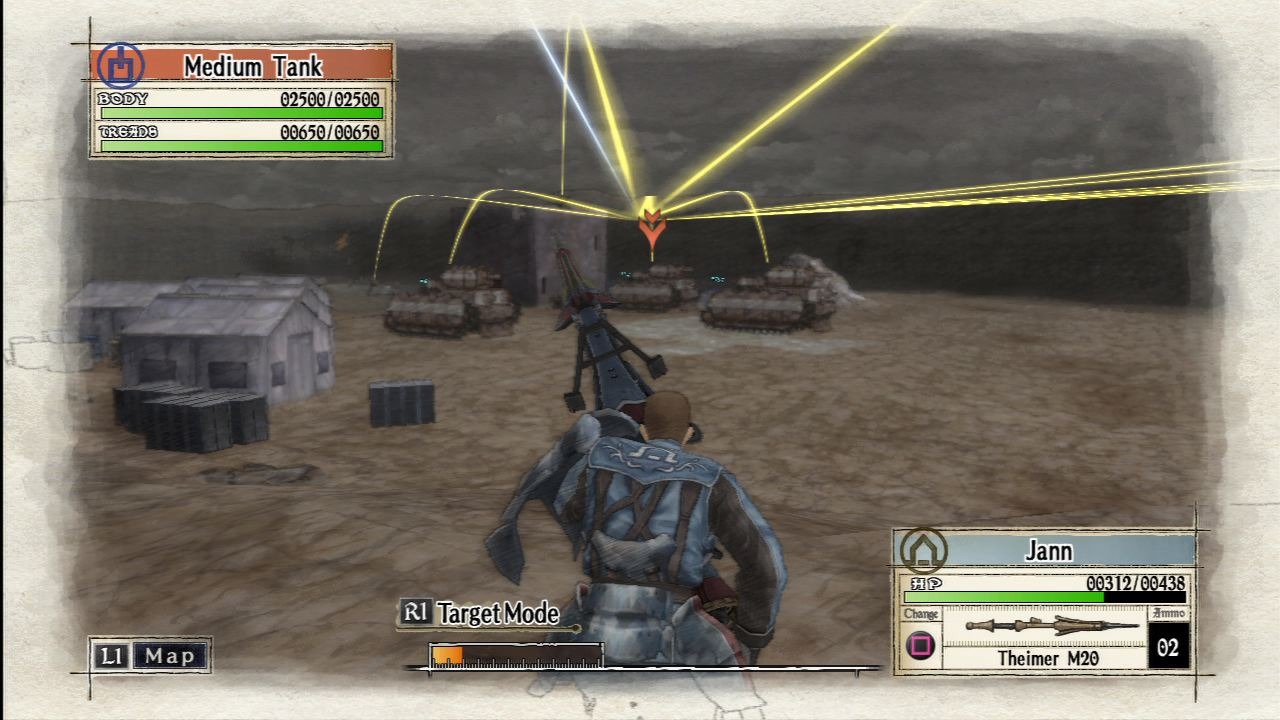
Task: Click the Medium Tank target panel header
Action: [252, 67]
